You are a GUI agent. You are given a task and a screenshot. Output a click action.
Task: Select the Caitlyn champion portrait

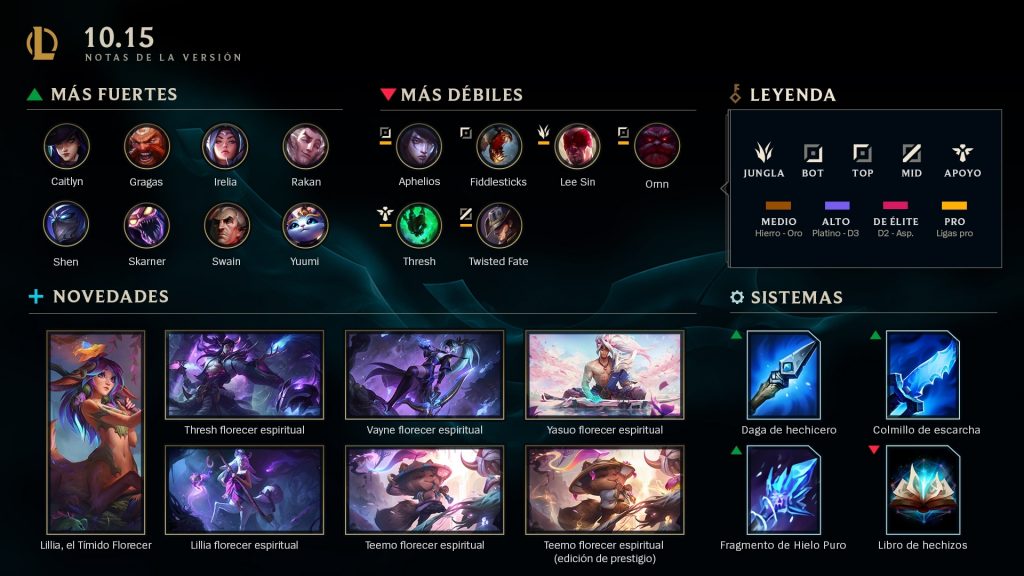67,147
